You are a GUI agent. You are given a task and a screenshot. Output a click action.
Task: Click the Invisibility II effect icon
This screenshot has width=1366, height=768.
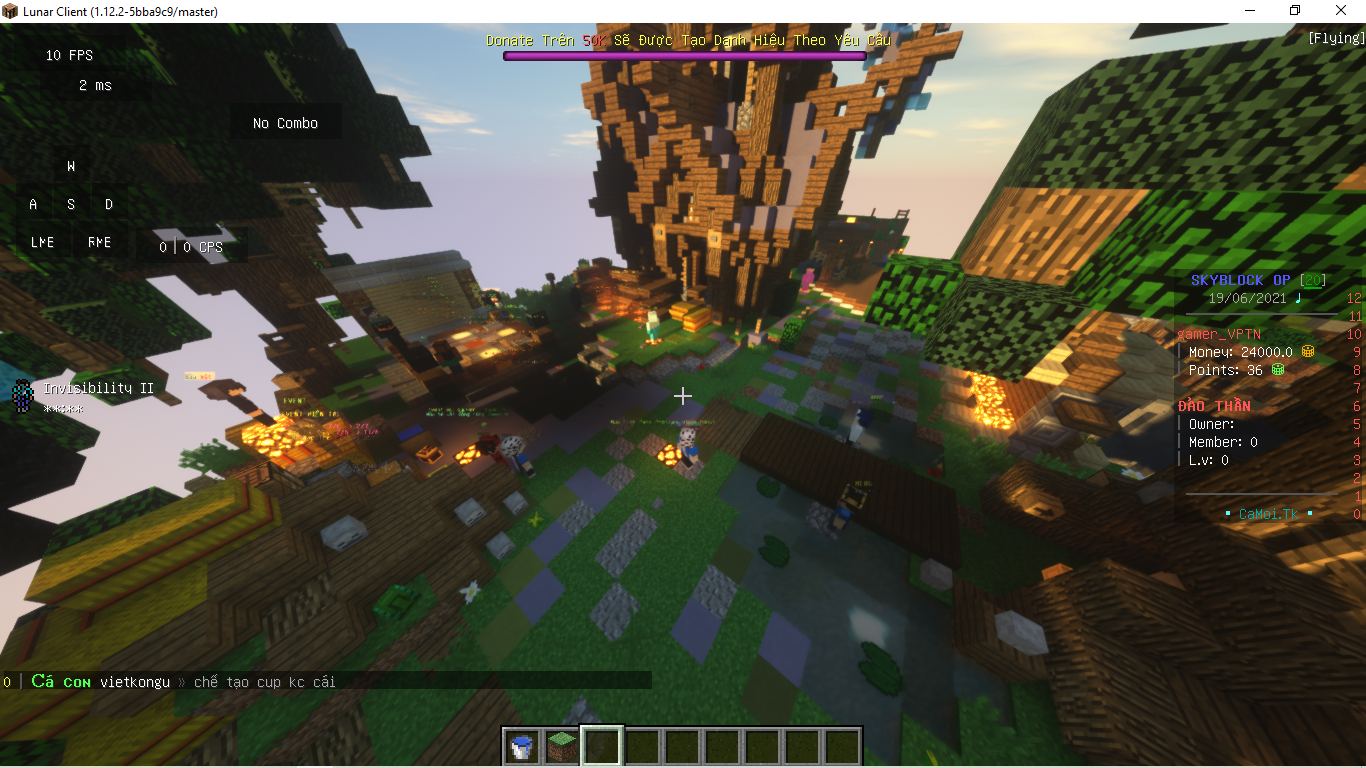22,396
